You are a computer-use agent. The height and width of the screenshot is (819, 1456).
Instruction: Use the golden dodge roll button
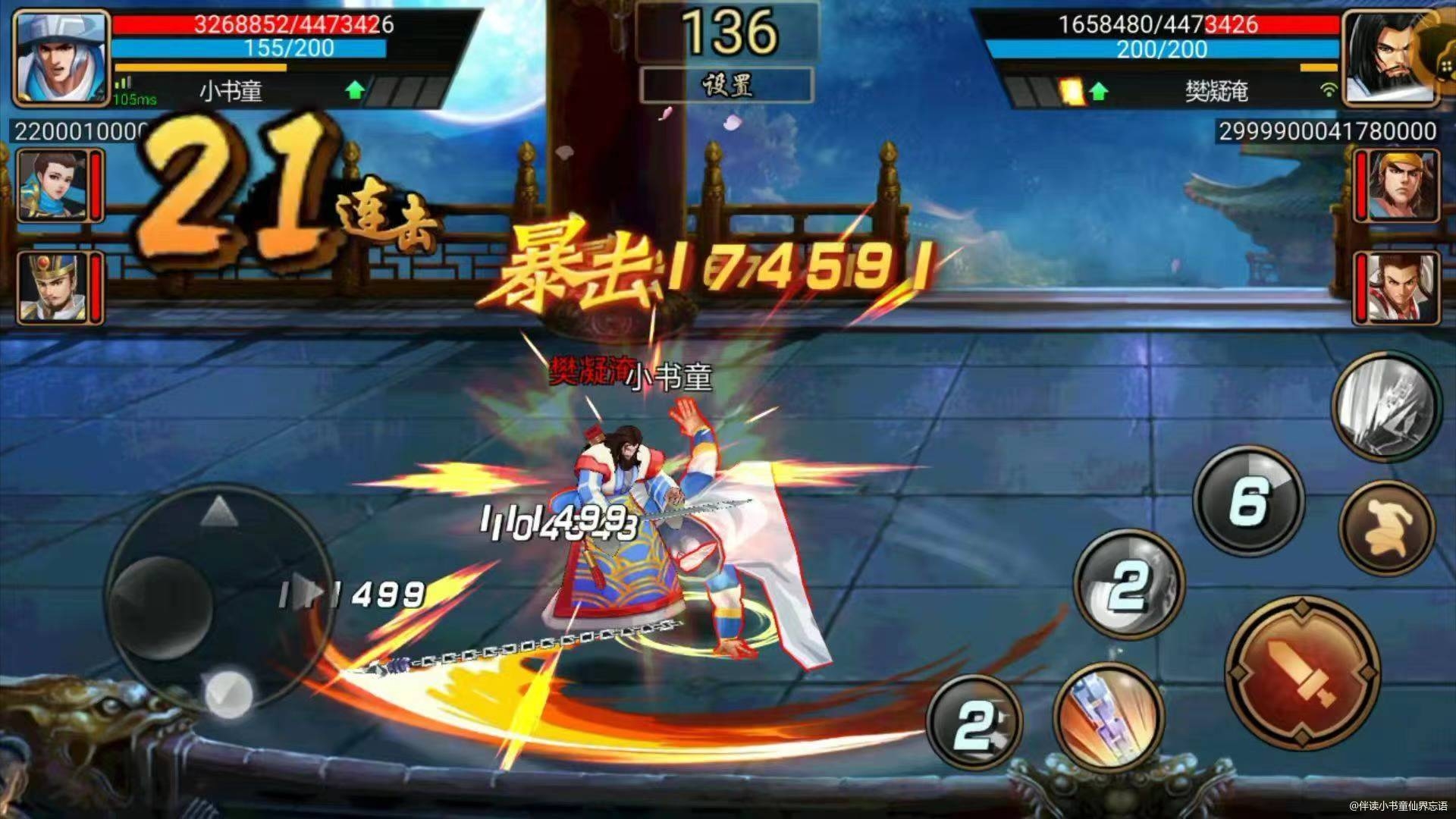[1387, 528]
